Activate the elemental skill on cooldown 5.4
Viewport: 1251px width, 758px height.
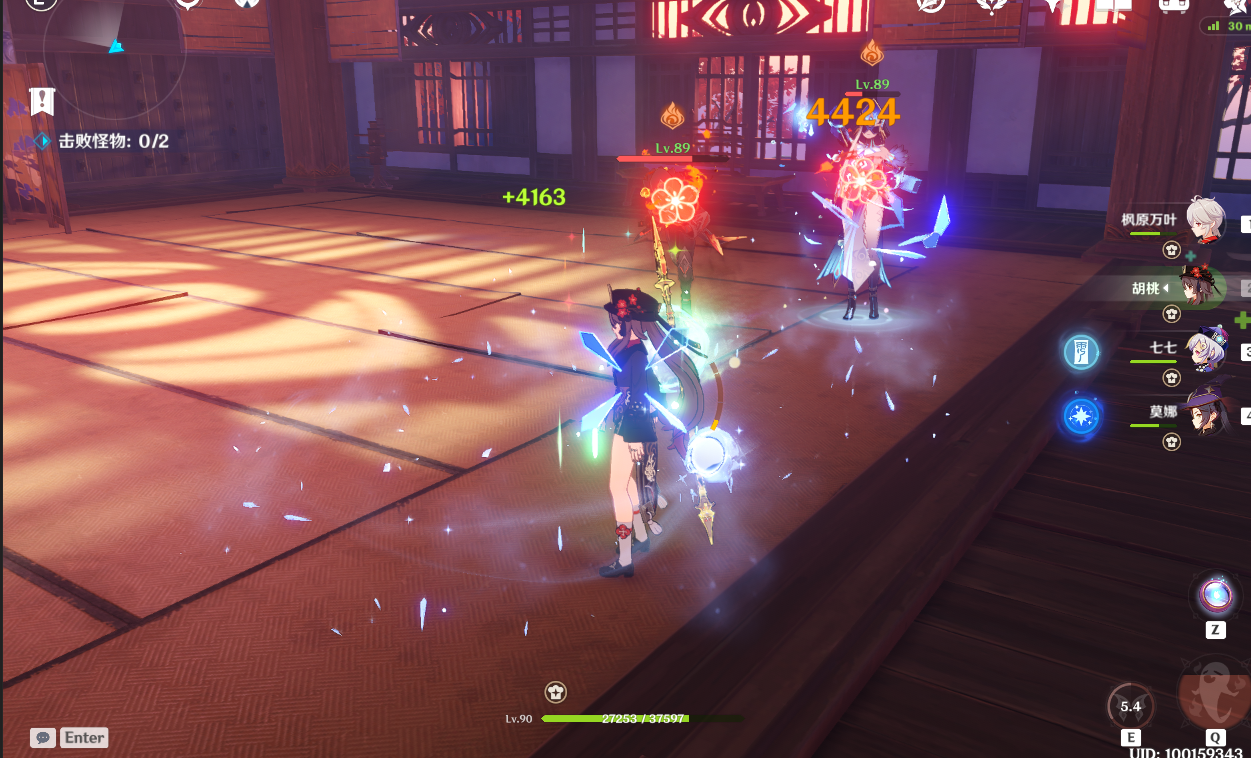[1130, 706]
